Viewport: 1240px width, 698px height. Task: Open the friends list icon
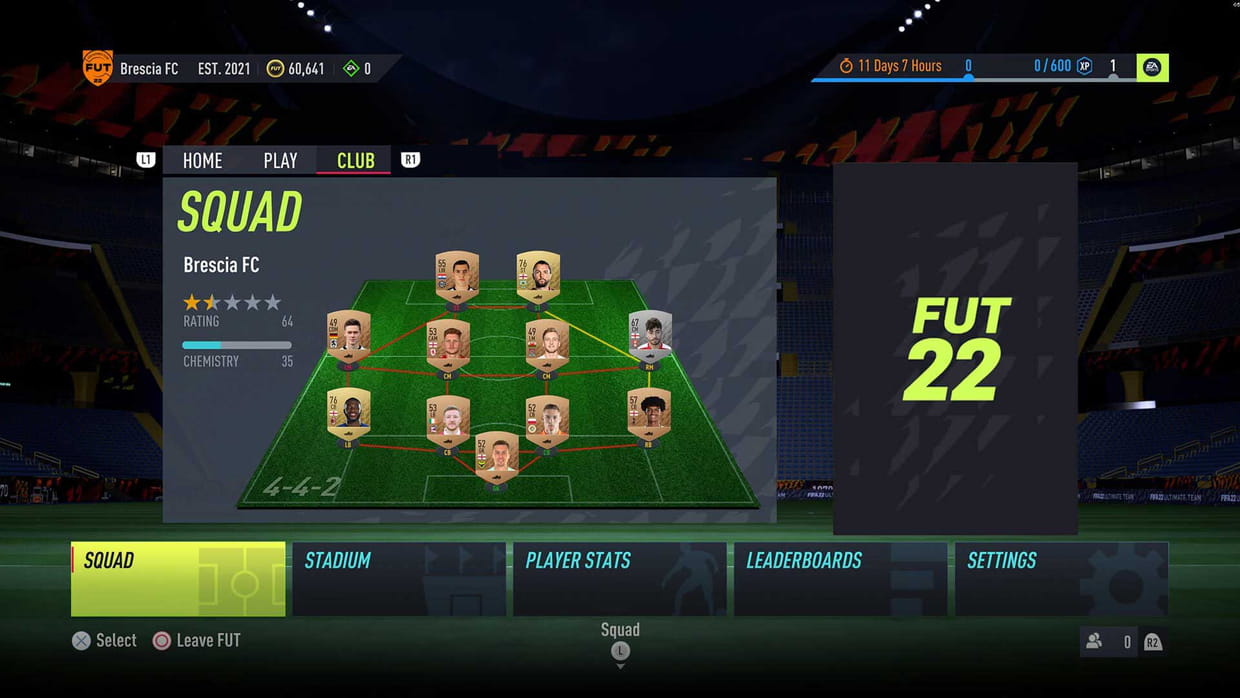tap(1094, 642)
